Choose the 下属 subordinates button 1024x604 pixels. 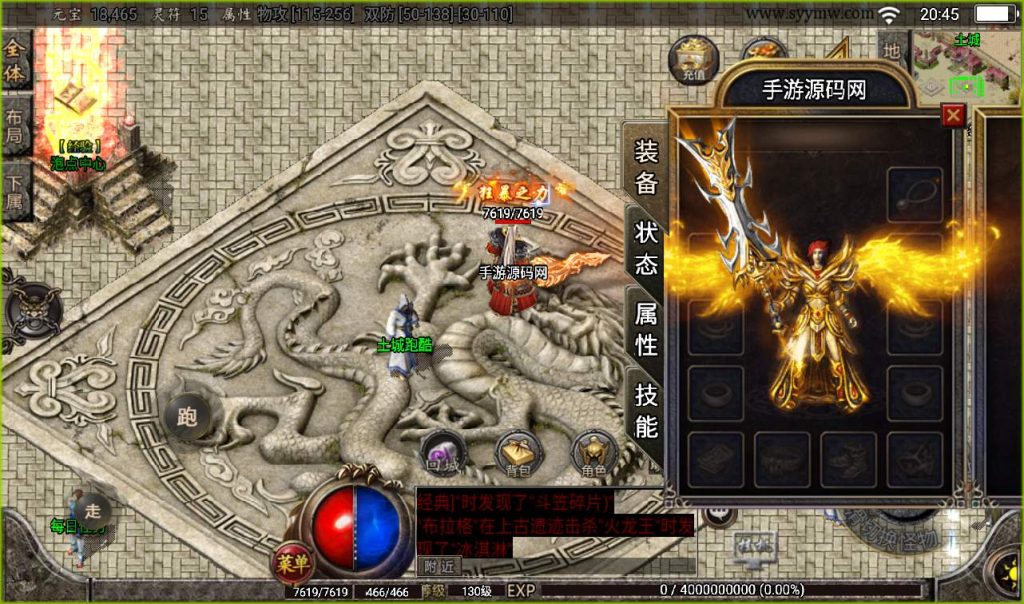(x=16, y=195)
